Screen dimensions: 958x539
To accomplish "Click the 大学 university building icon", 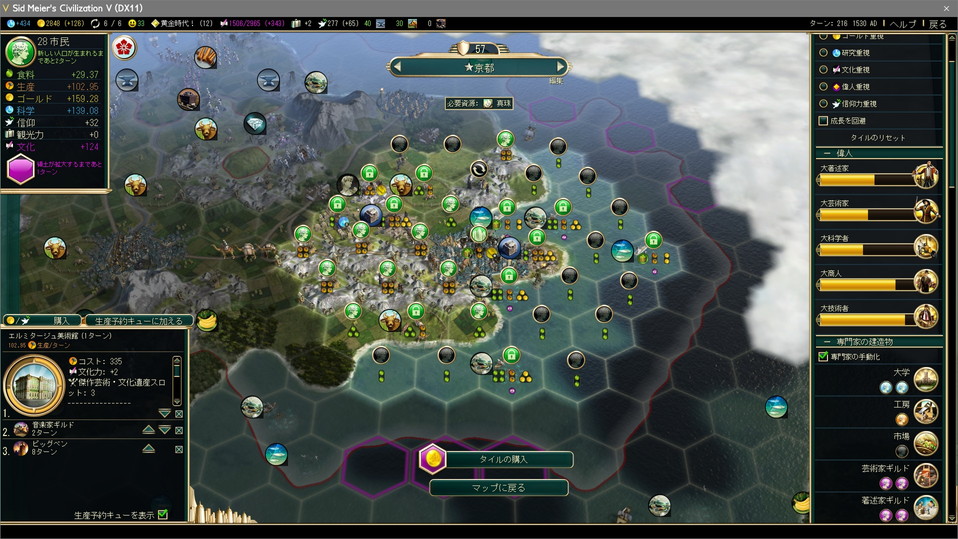I will click(x=926, y=378).
